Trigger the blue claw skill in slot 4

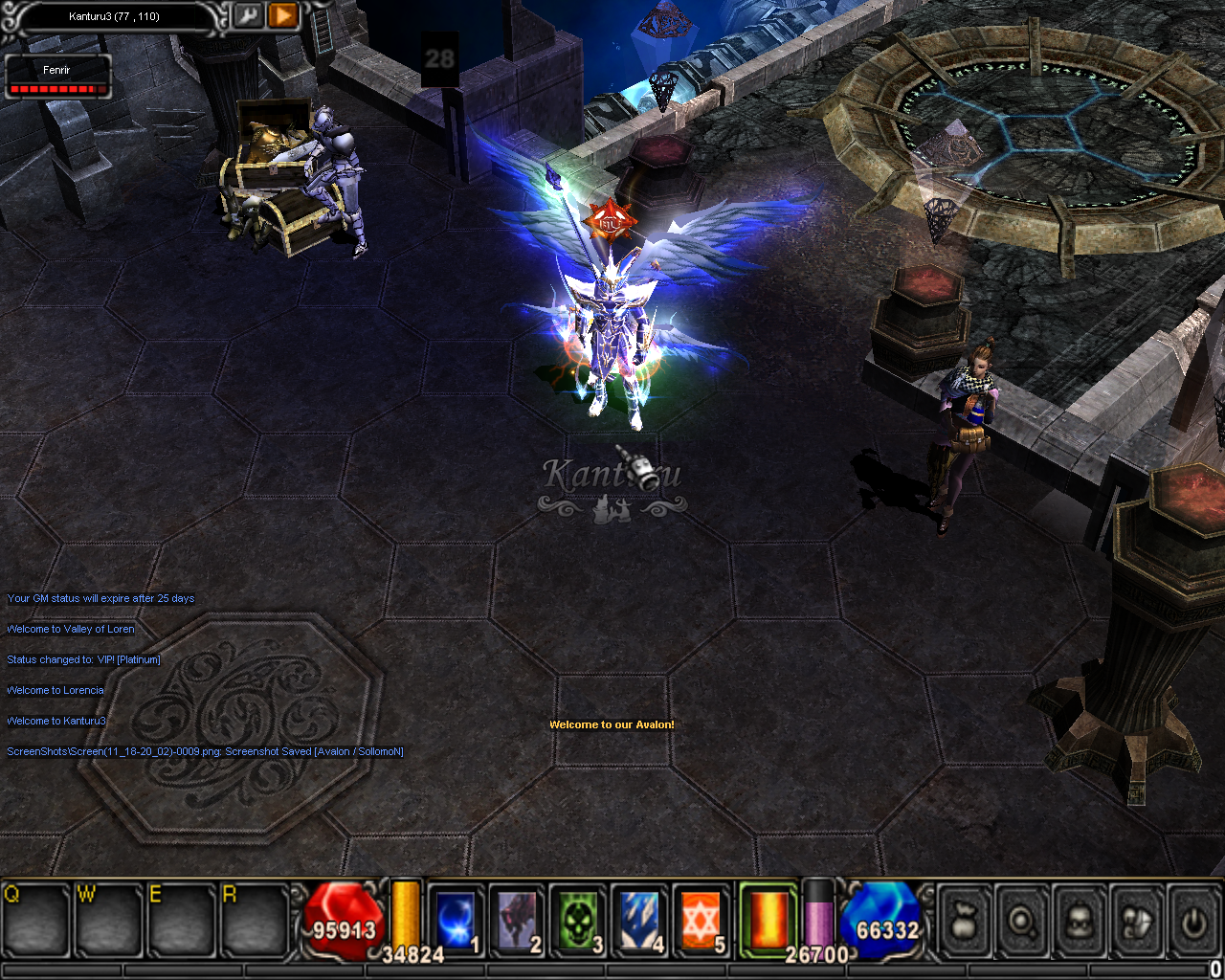coord(639,920)
